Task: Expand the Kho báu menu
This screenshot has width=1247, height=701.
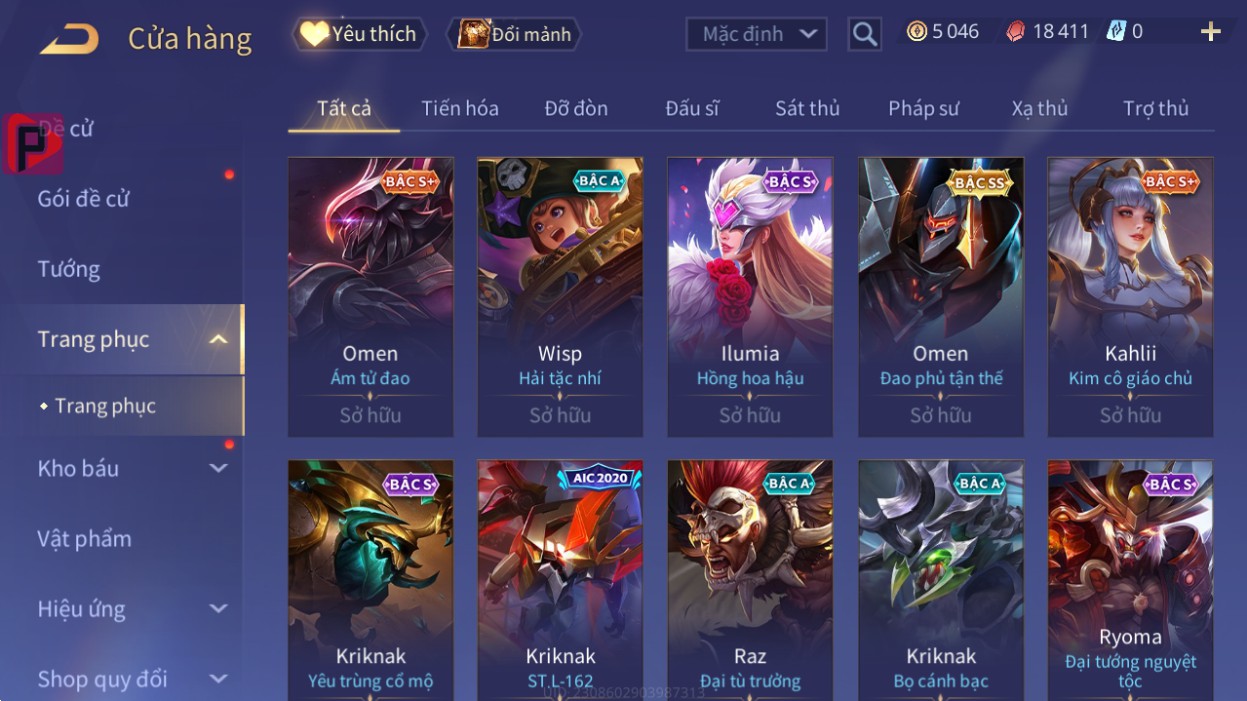Action: pyautogui.click(x=130, y=468)
